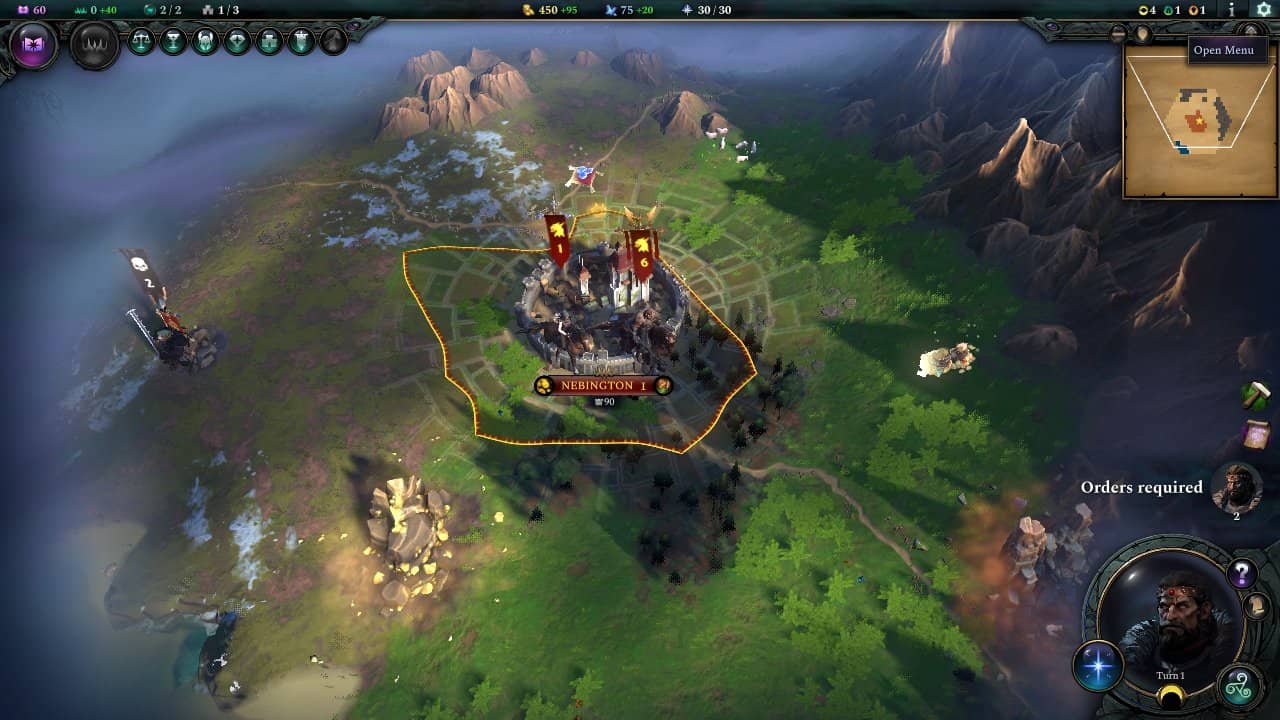Open the gear settings menu button
Screen dimensions: 1280x720
point(1262,9)
